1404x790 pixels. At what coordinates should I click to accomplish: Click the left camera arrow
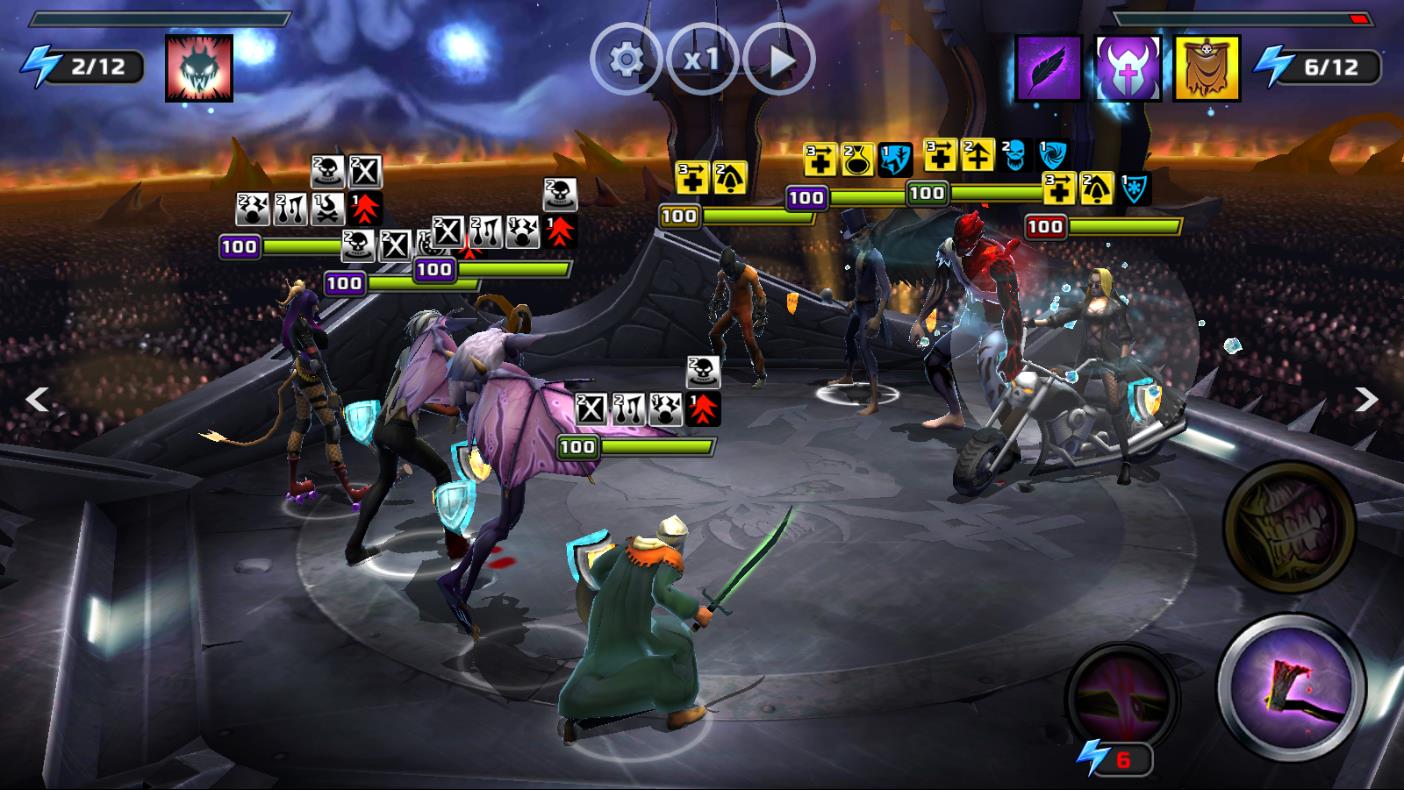point(37,400)
